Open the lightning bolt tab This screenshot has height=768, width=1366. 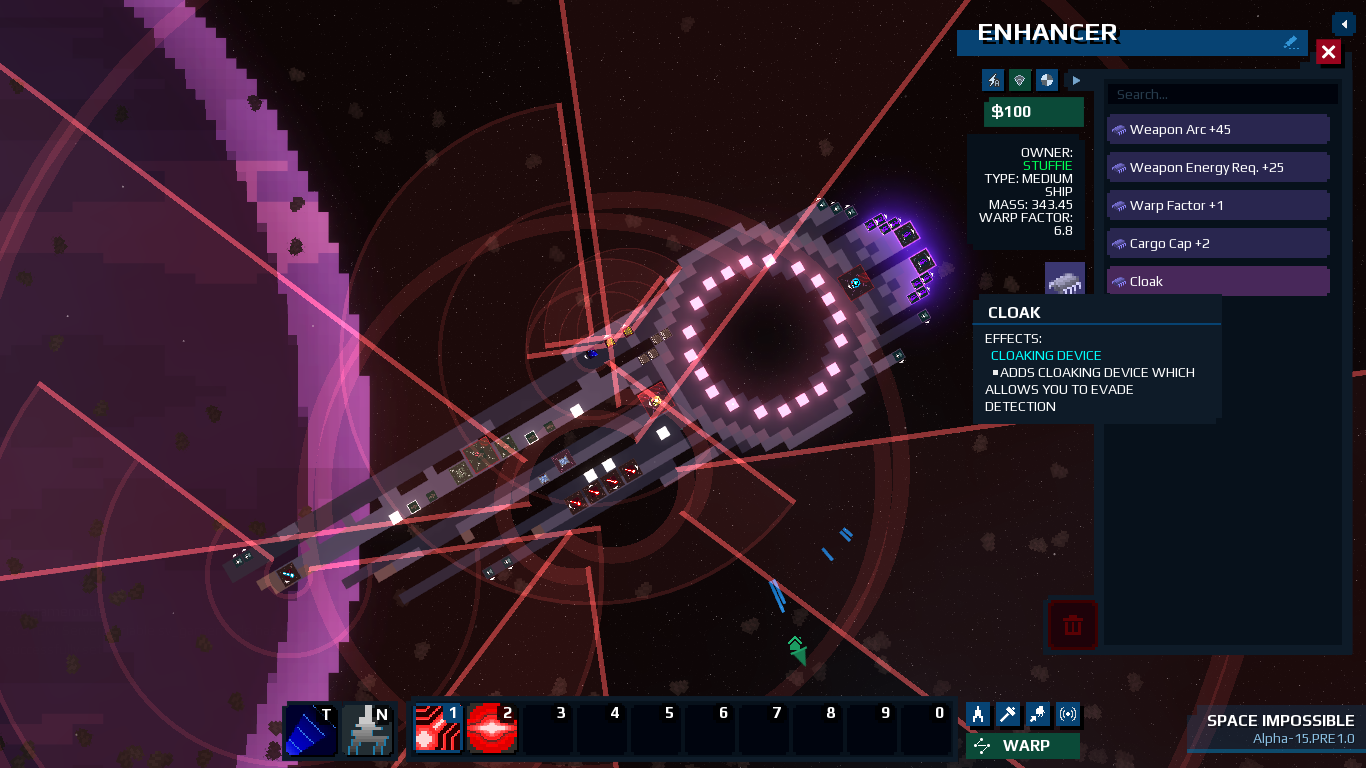tap(993, 80)
